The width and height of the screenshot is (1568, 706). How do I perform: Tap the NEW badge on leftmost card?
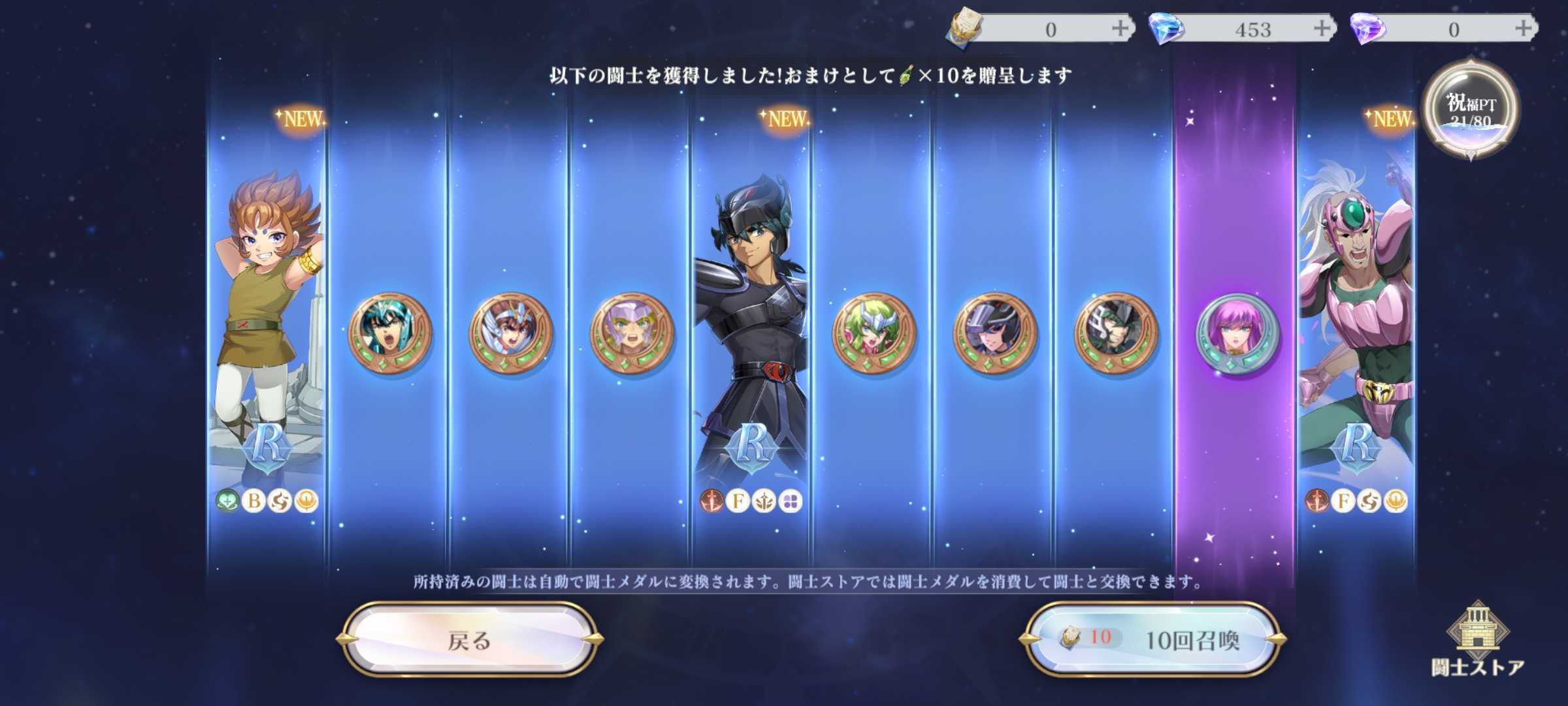(304, 119)
